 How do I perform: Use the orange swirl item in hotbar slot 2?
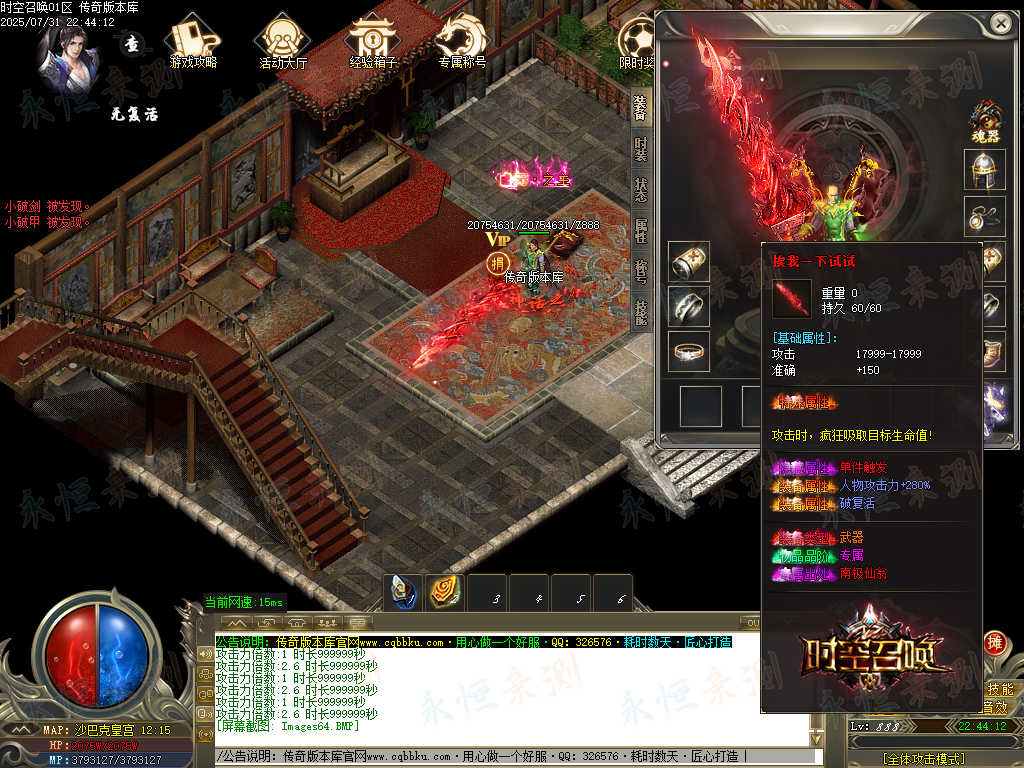[446, 593]
